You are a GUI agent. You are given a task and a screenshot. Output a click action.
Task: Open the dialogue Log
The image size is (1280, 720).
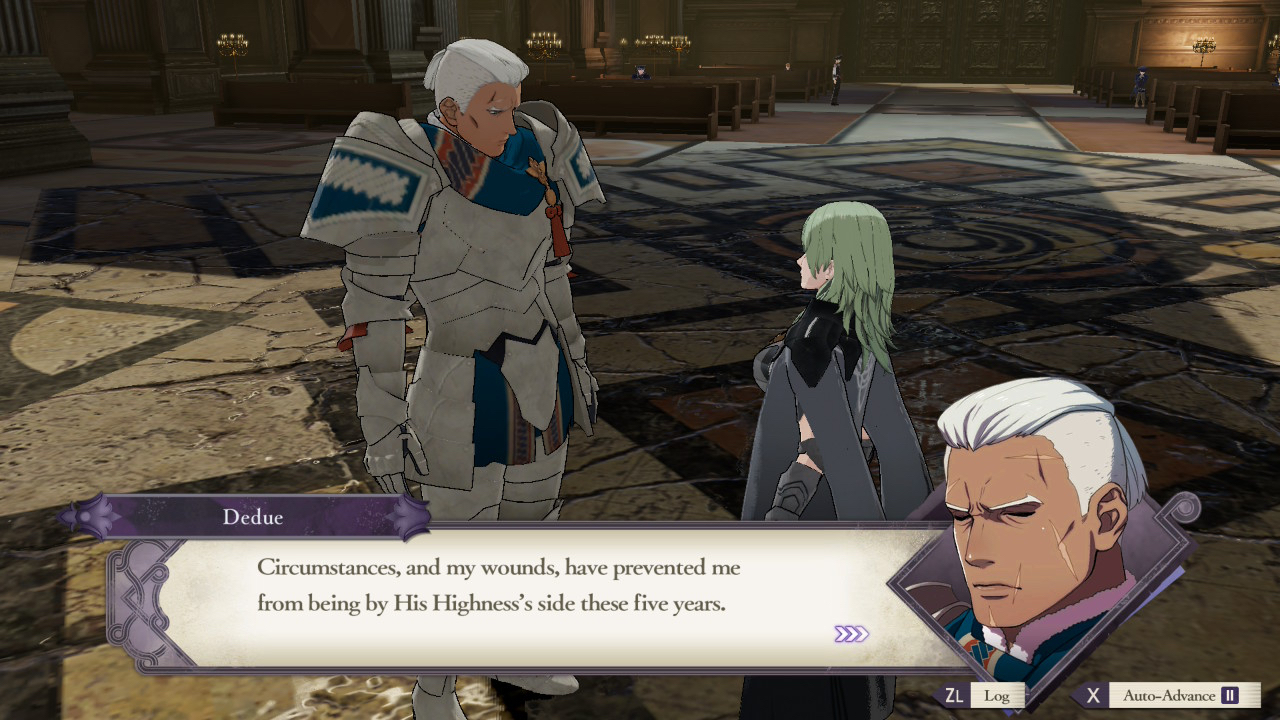tap(995, 695)
